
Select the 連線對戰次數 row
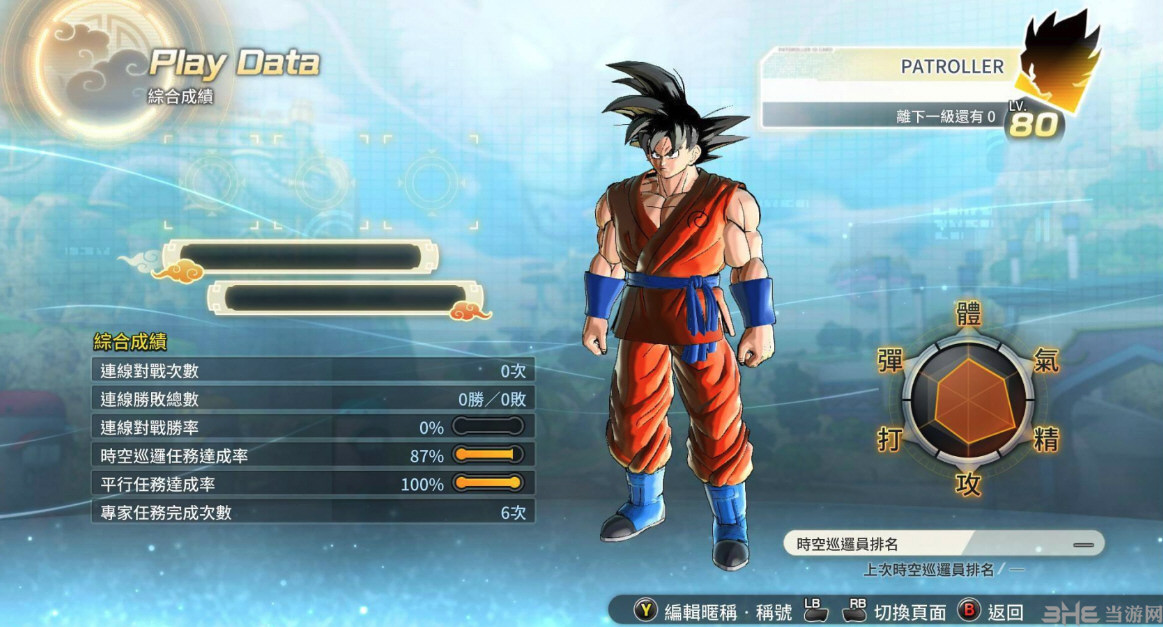click(312, 371)
